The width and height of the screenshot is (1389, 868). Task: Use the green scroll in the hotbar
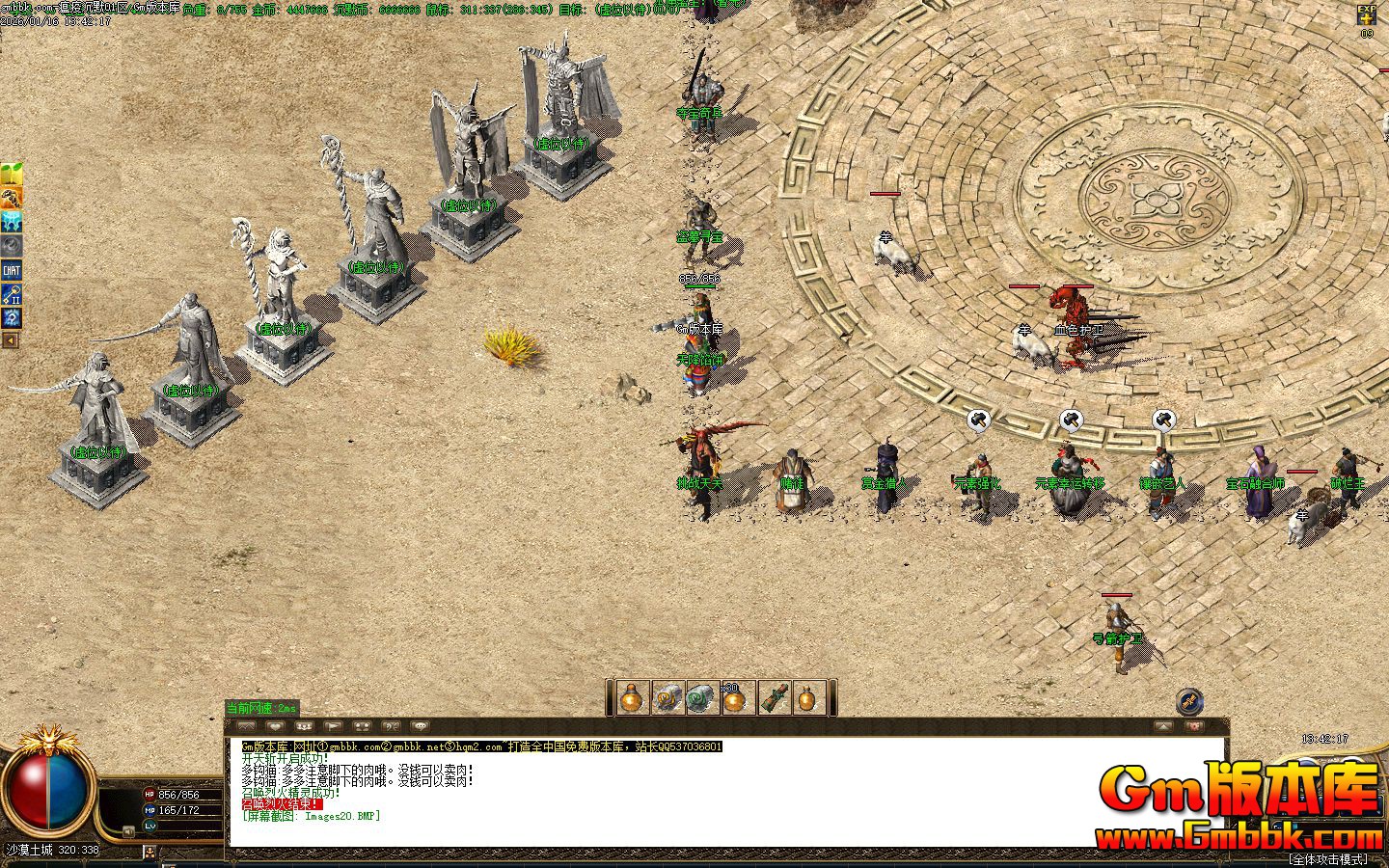click(701, 698)
